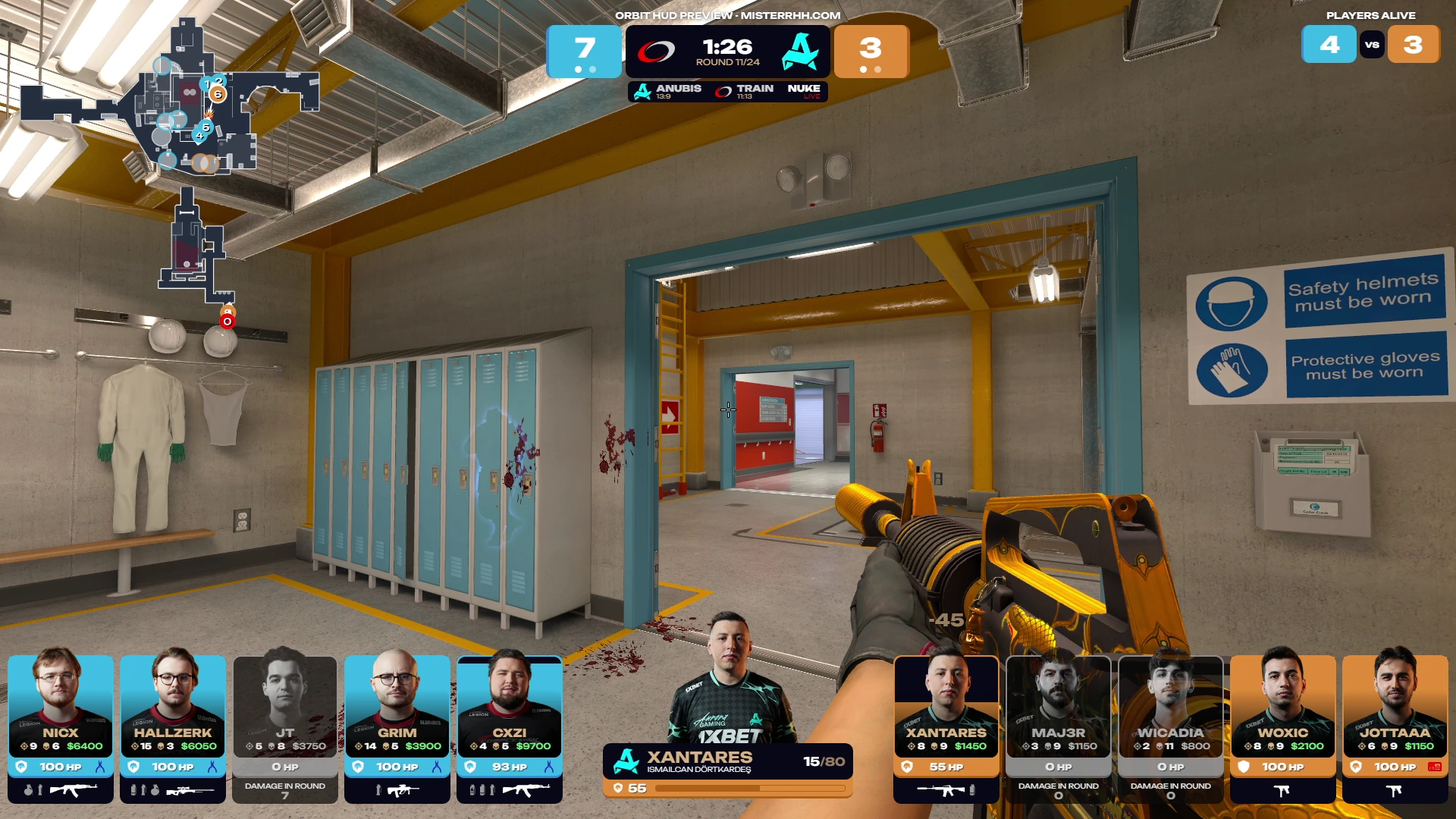Choose JT's greyed-out player card
1456x819 pixels.
pyautogui.click(x=285, y=726)
